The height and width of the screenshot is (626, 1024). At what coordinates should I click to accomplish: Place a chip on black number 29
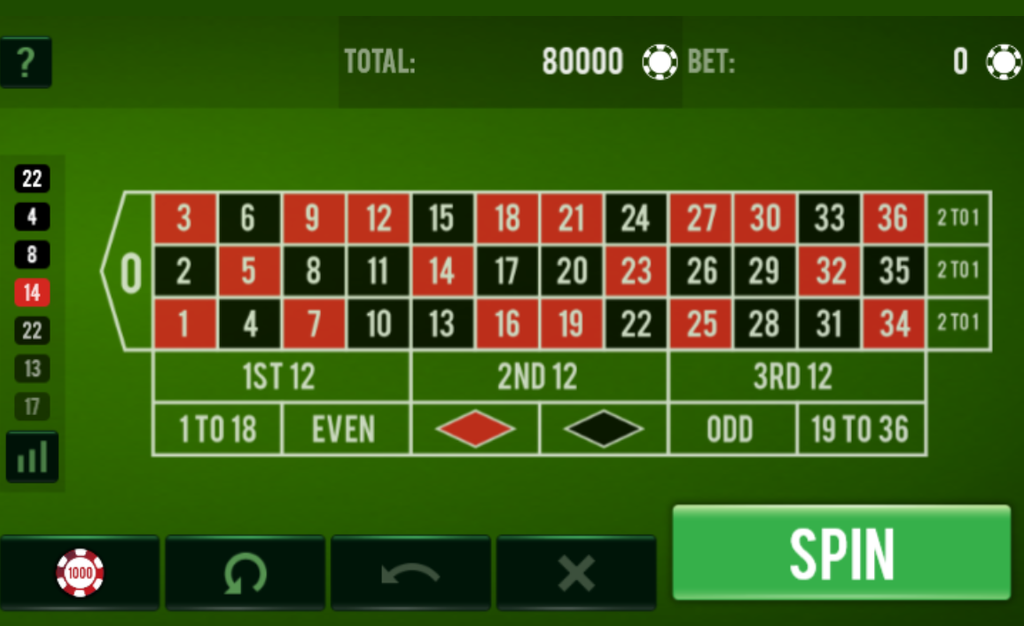tap(765, 271)
